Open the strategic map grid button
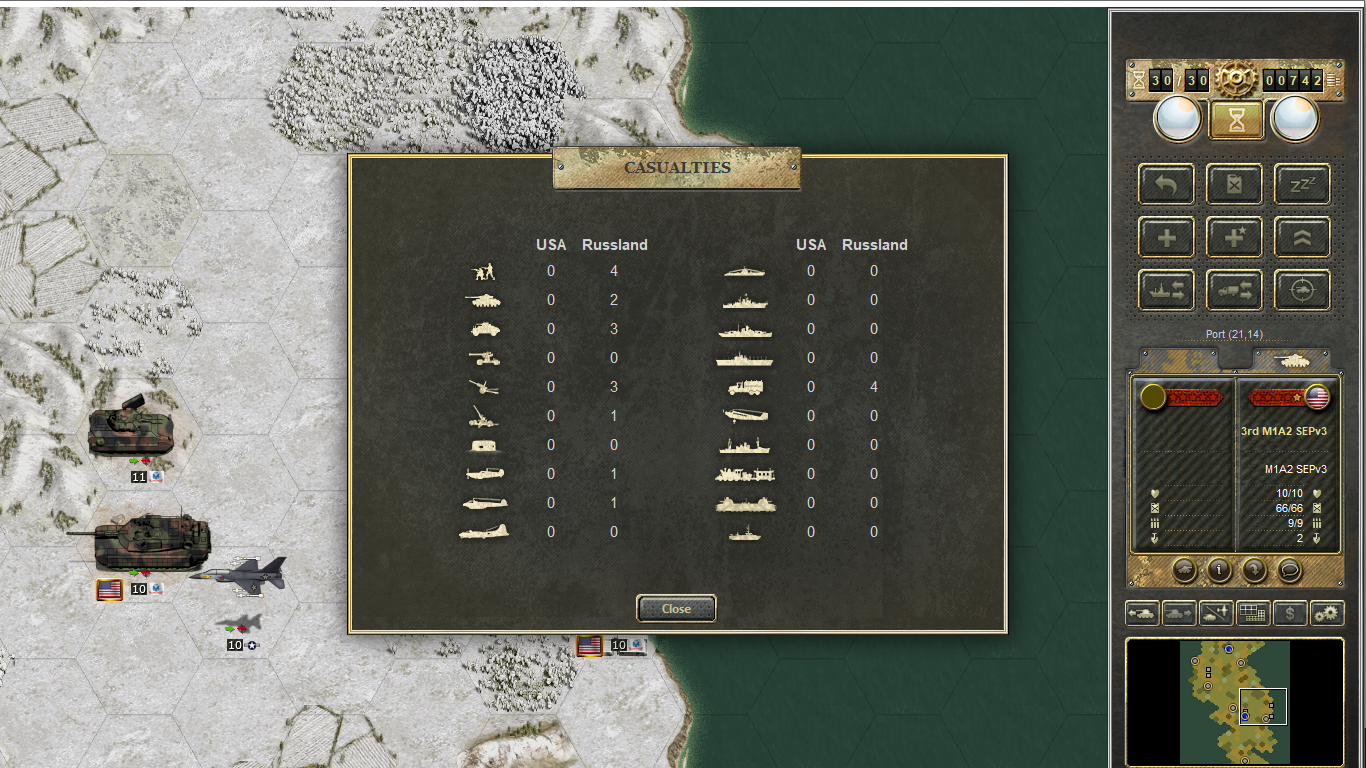This screenshot has height=768, width=1366. (x=1253, y=613)
